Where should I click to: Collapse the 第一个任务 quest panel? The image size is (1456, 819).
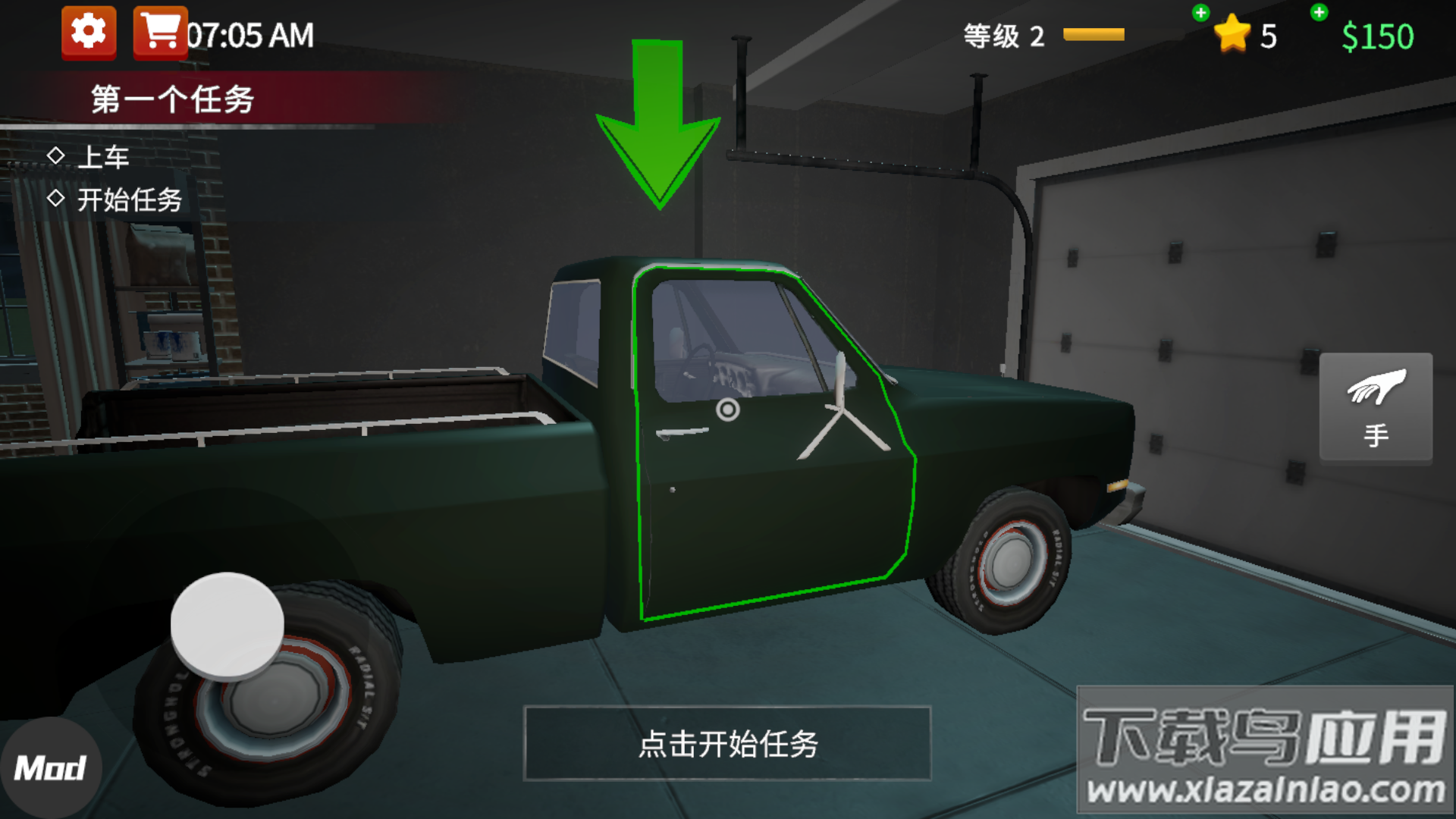173,97
